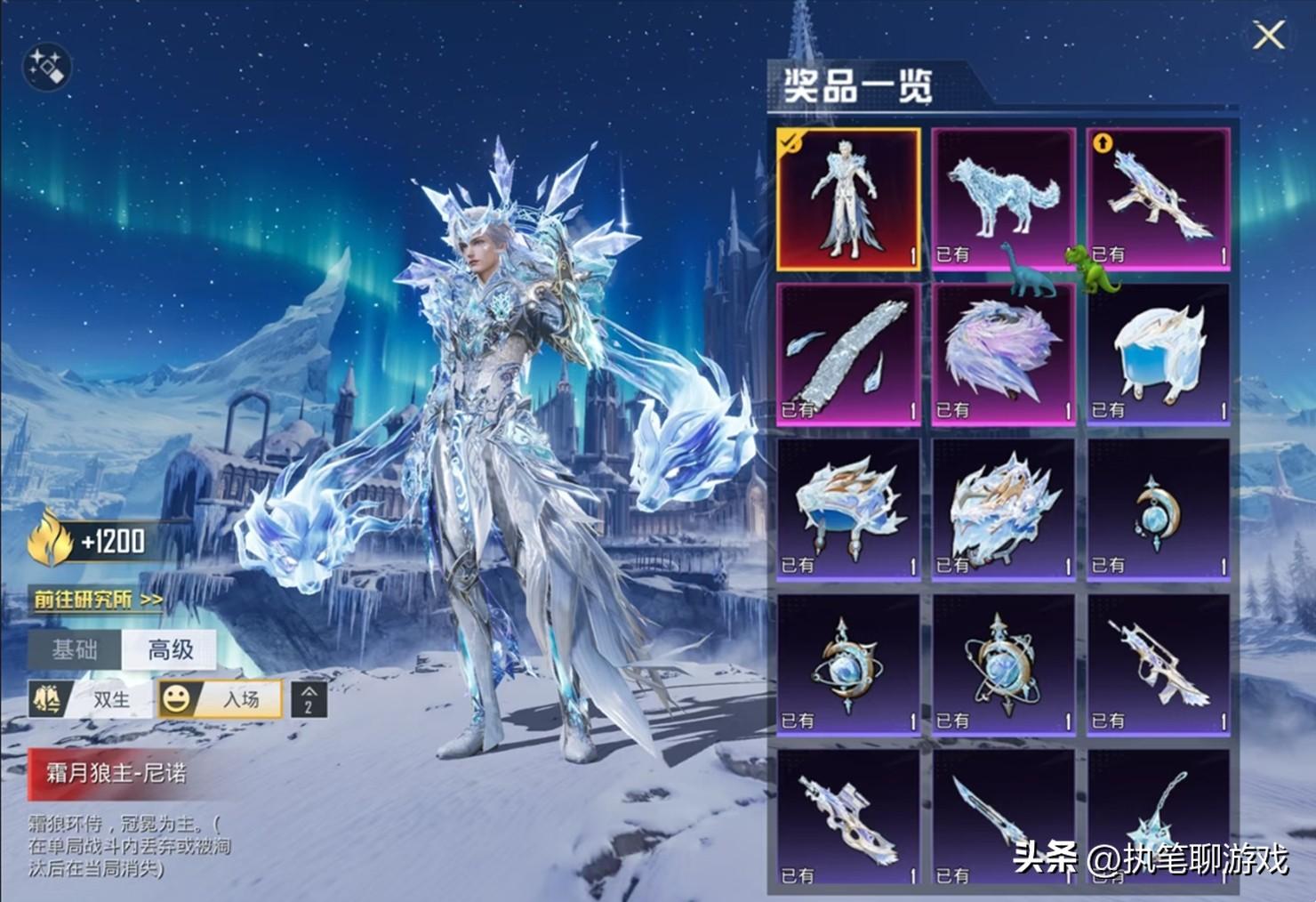Switch to the 高级 advanced tab

pos(170,649)
